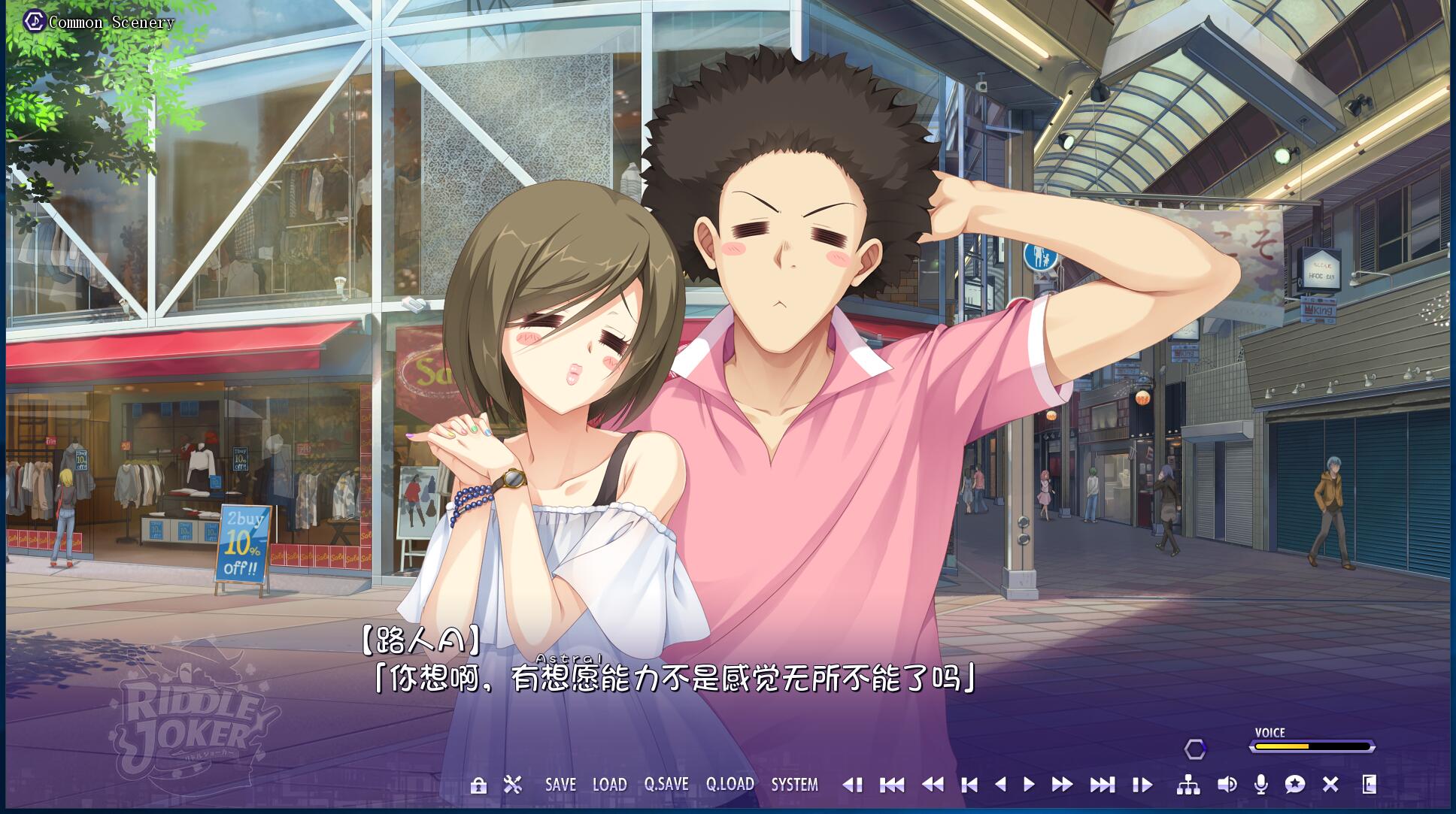Image resolution: width=1456 pixels, height=814 pixels.
Task: Click the flowchart scene-tree icon
Action: pos(1188,785)
